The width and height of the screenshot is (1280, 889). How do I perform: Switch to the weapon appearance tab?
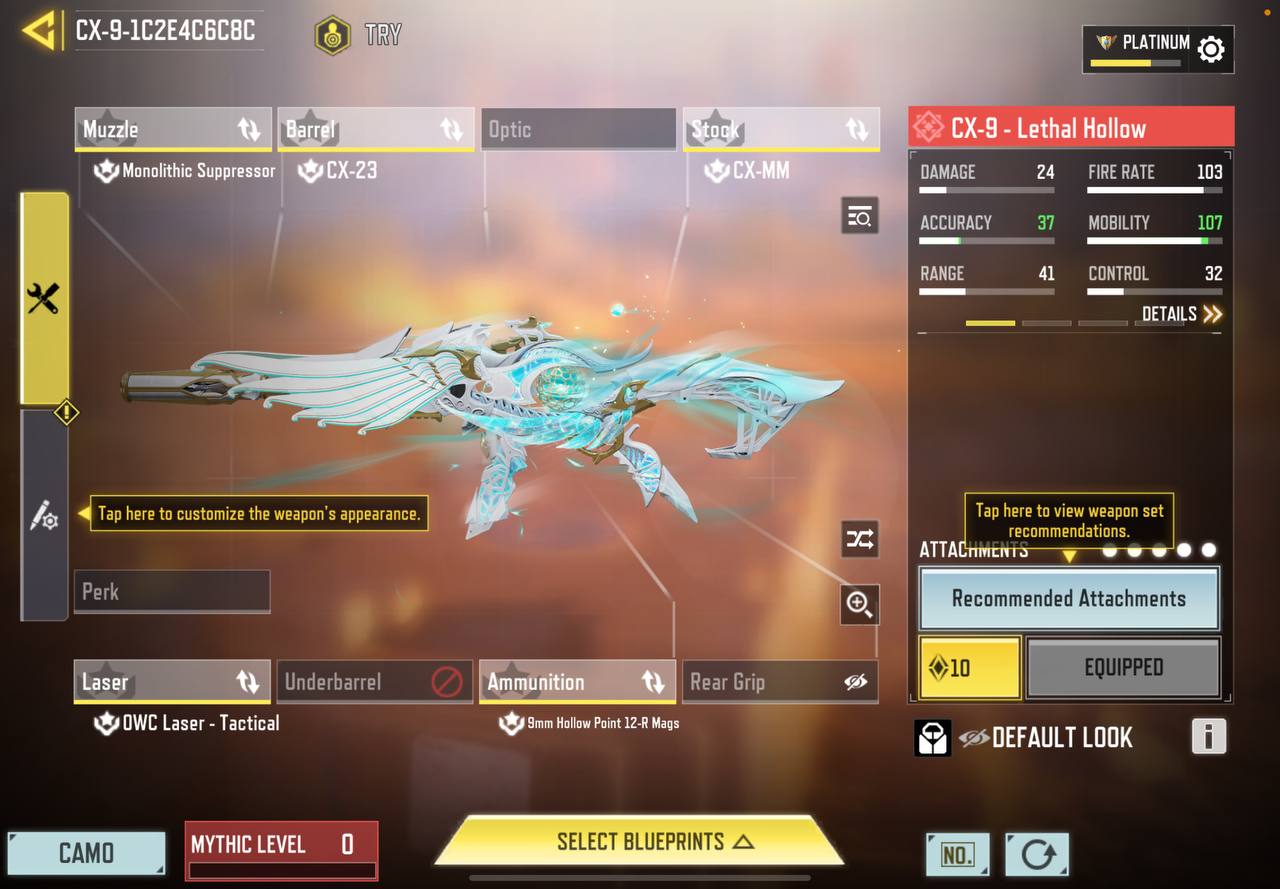tap(44, 516)
